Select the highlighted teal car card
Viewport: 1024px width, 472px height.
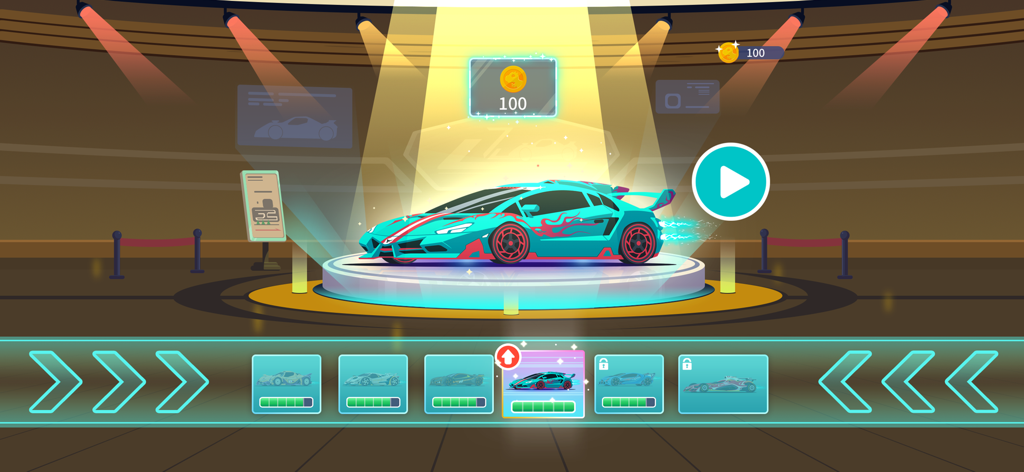tap(544, 386)
